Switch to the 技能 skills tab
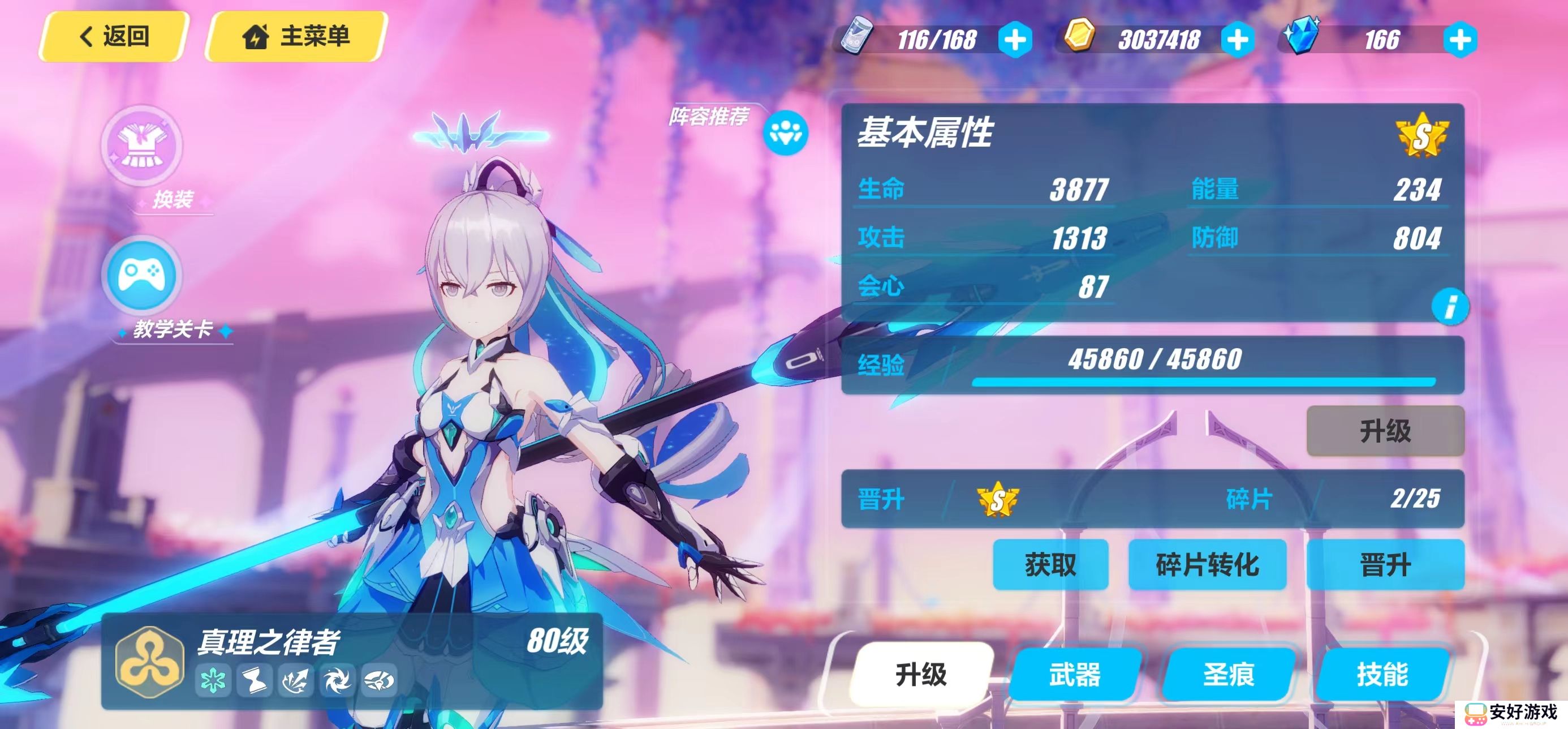This screenshot has width=1568, height=729. (x=1382, y=674)
